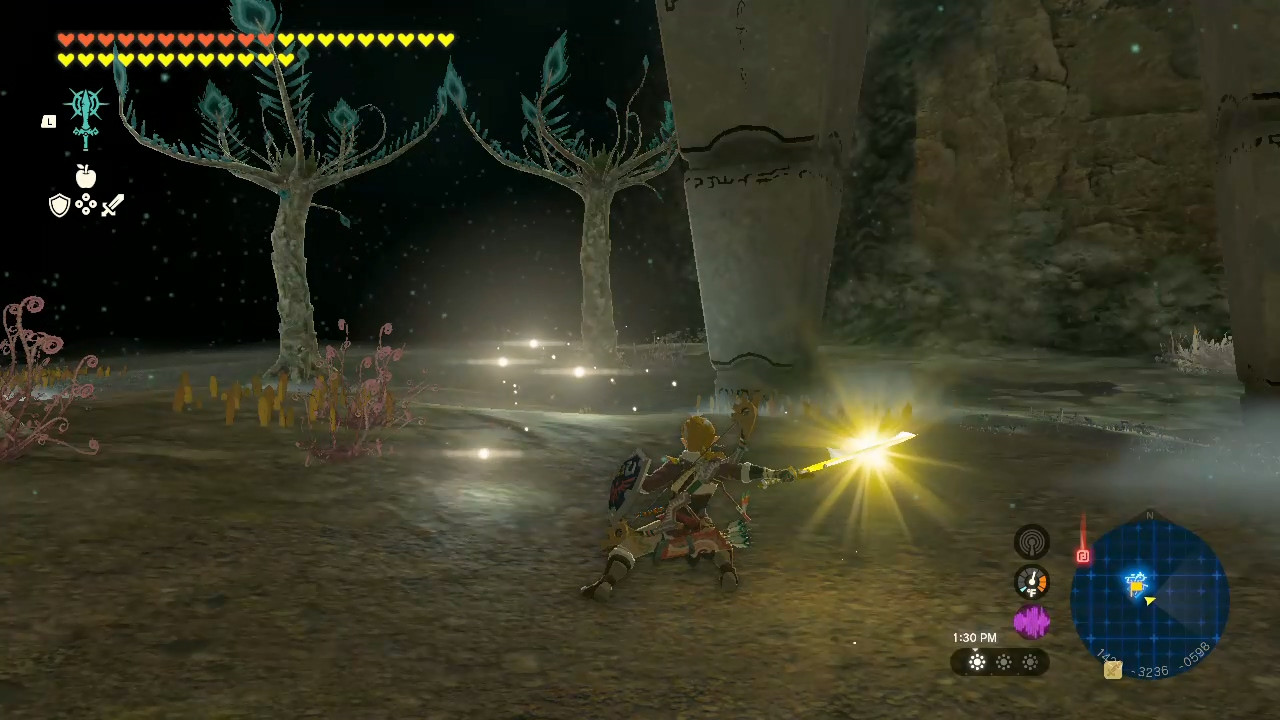
Task: Select the first sun weather forecast icon
Action: pyautogui.click(x=976, y=662)
